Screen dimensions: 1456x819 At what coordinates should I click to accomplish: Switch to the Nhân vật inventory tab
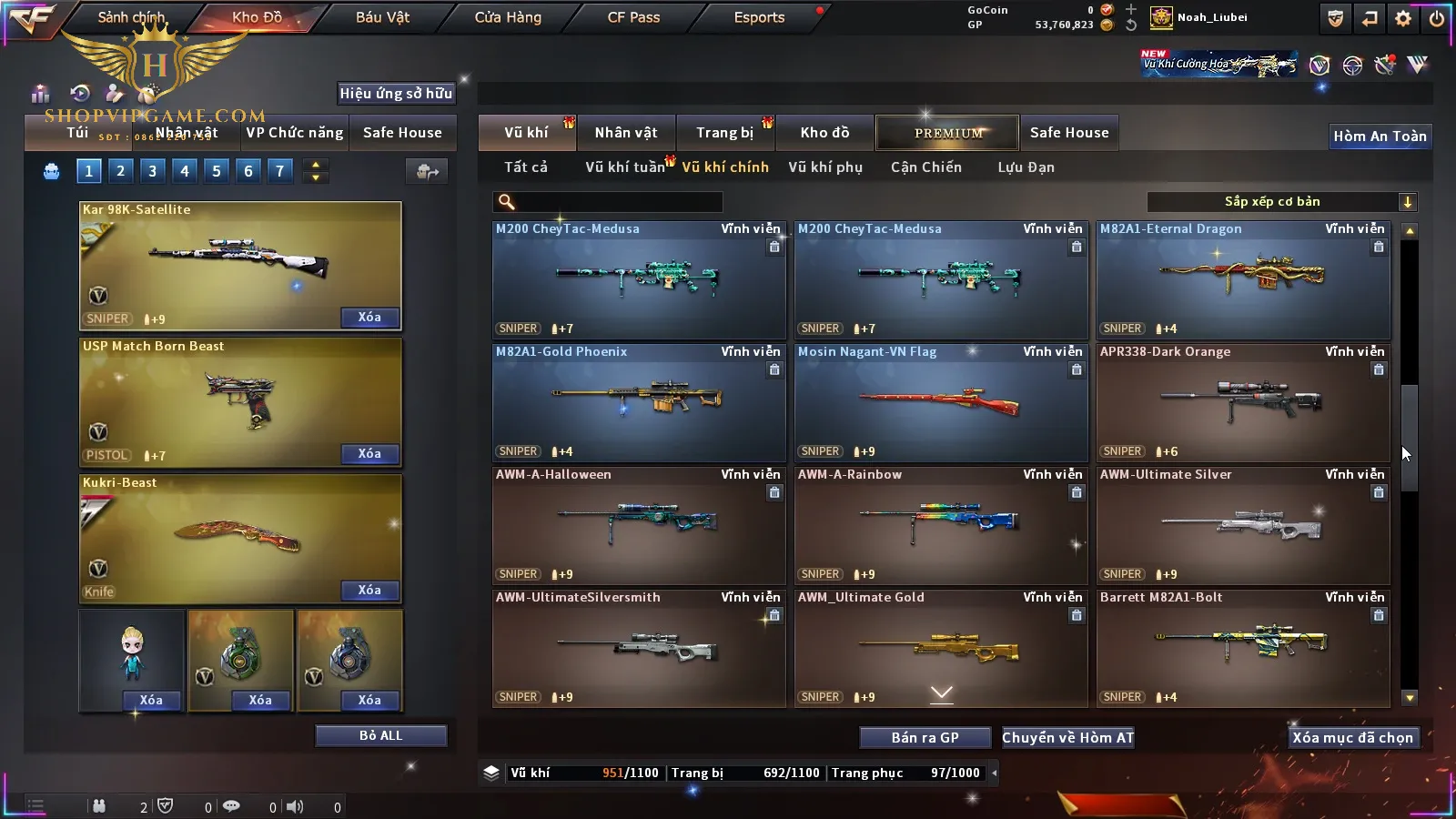tap(625, 133)
